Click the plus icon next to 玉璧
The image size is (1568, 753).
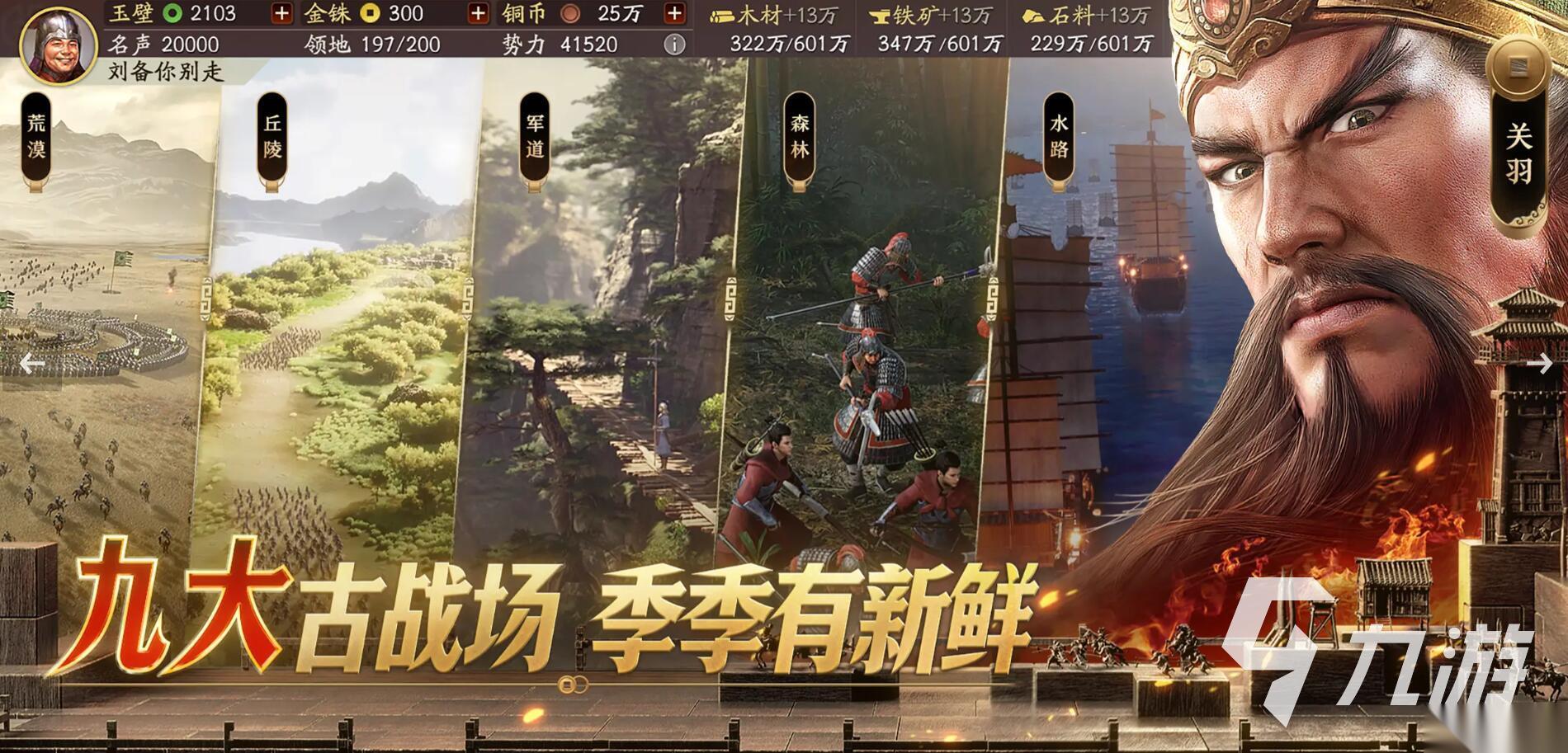pos(281,13)
